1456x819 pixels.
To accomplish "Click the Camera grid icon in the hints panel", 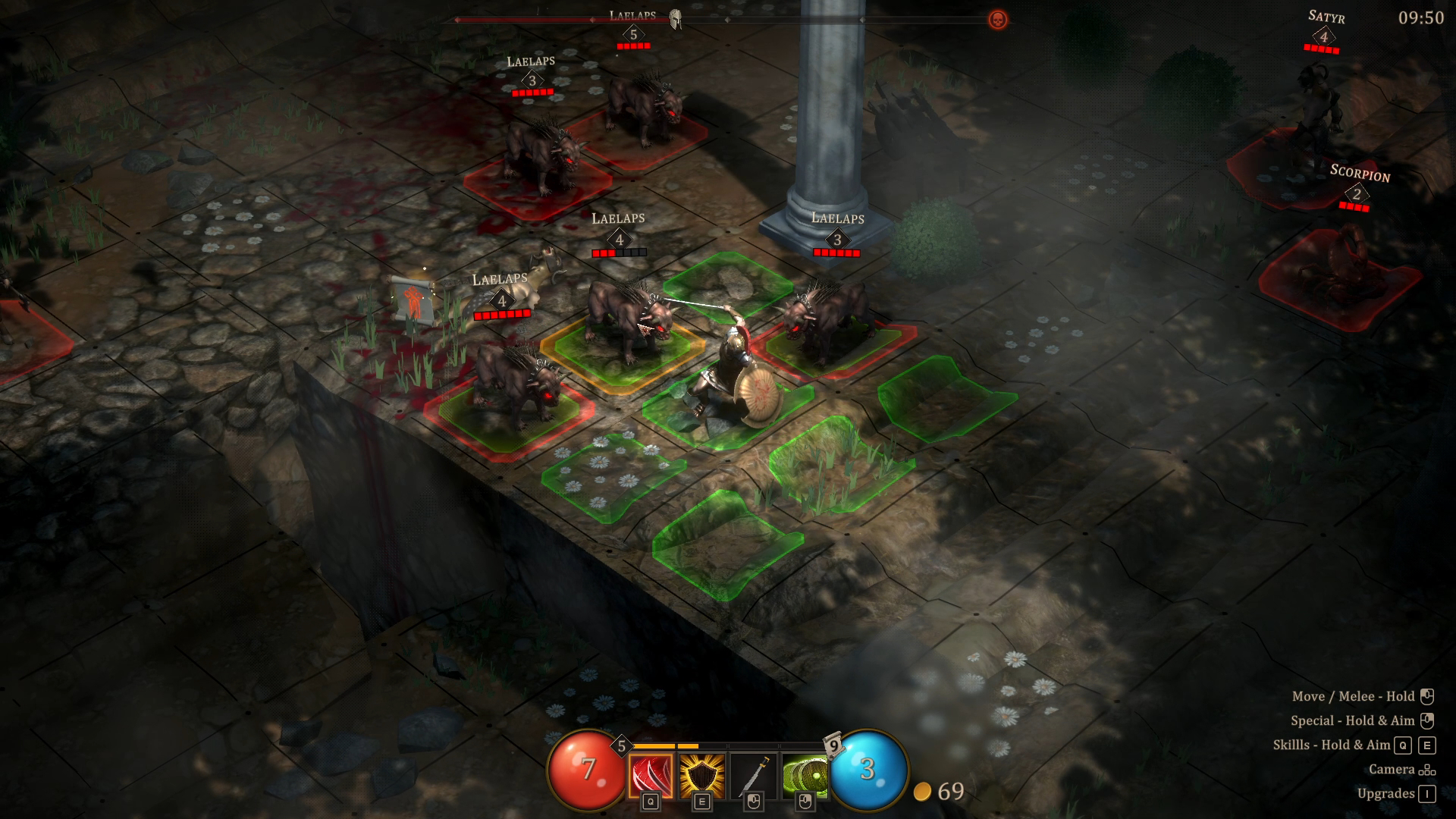I will point(1426,769).
